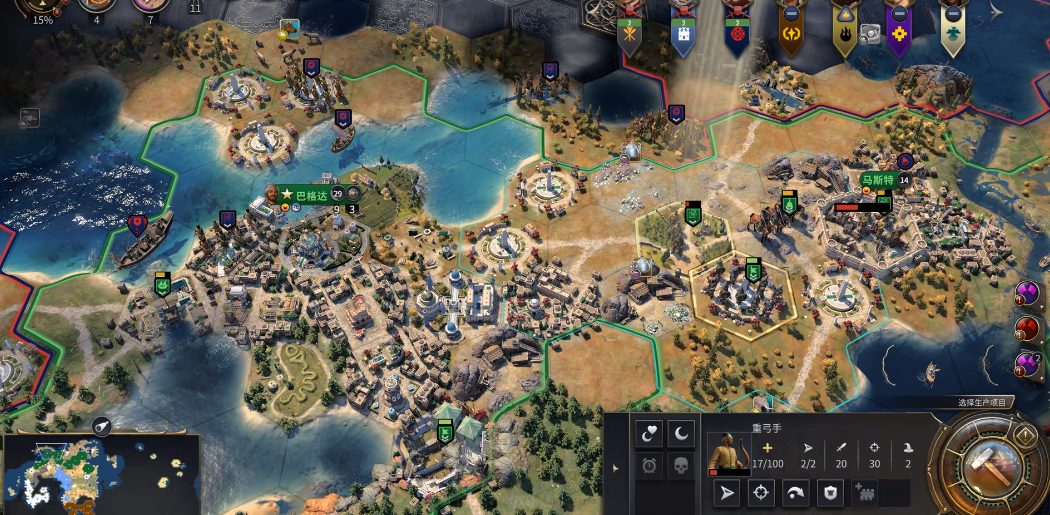Activate the ranged attack crosshair action
The height and width of the screenshot is (515, 1050).
[761, 492]
